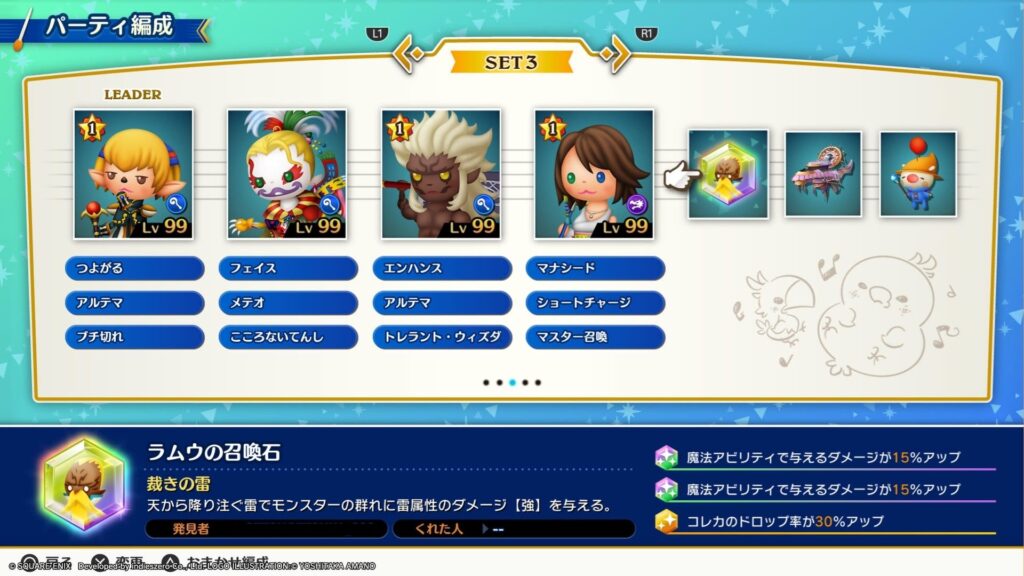Select the ショートチャージ ability
Screen dimensions: 1024x576
pyautogui.click(x=595, y=302)
